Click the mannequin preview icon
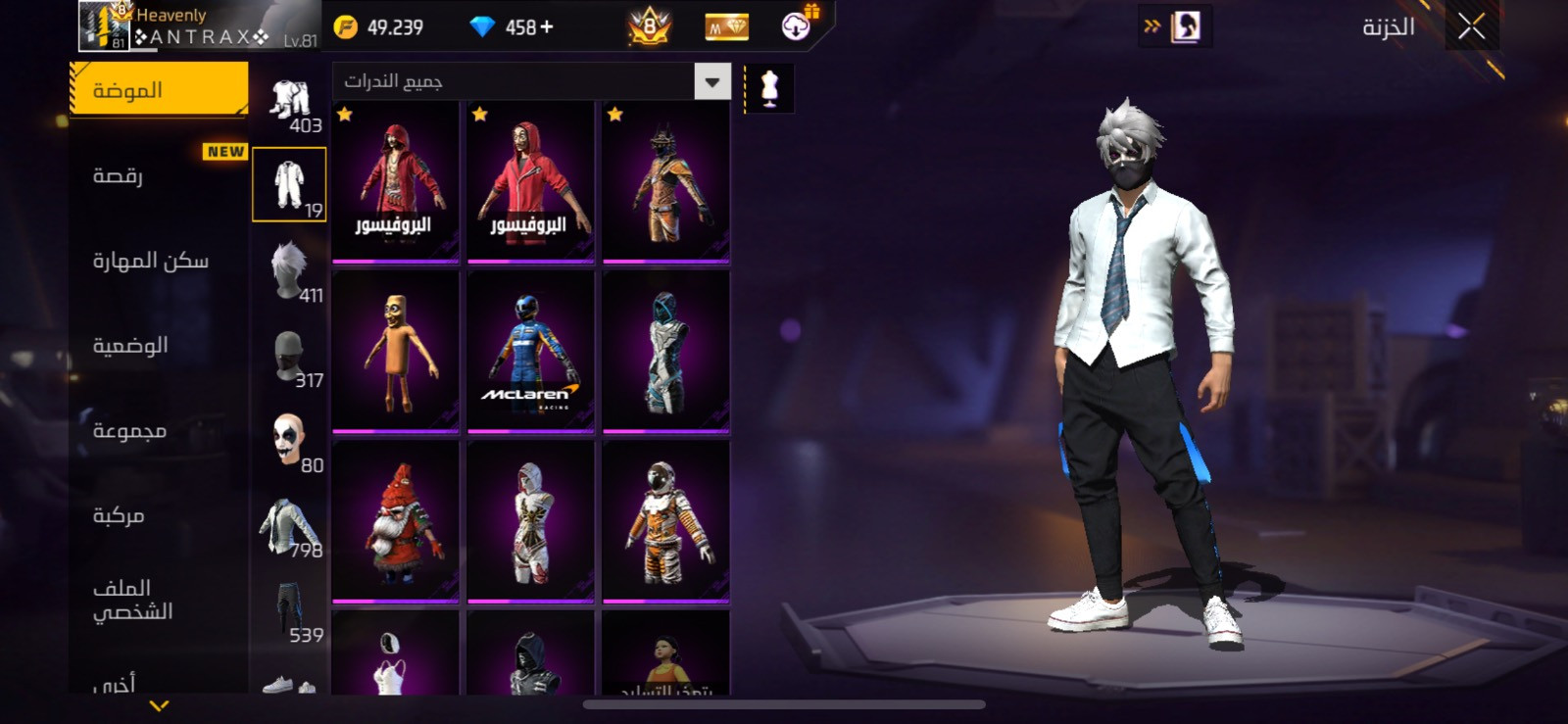 click(769, 88)
